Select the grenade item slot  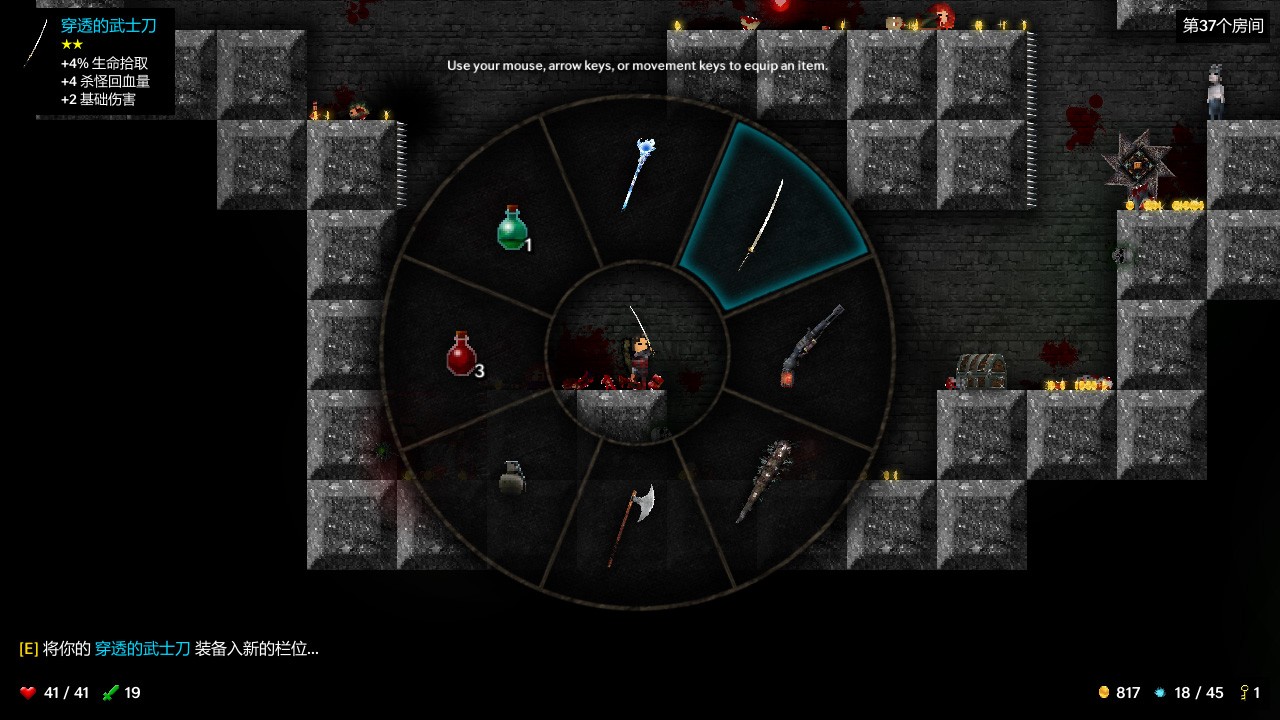511,477
